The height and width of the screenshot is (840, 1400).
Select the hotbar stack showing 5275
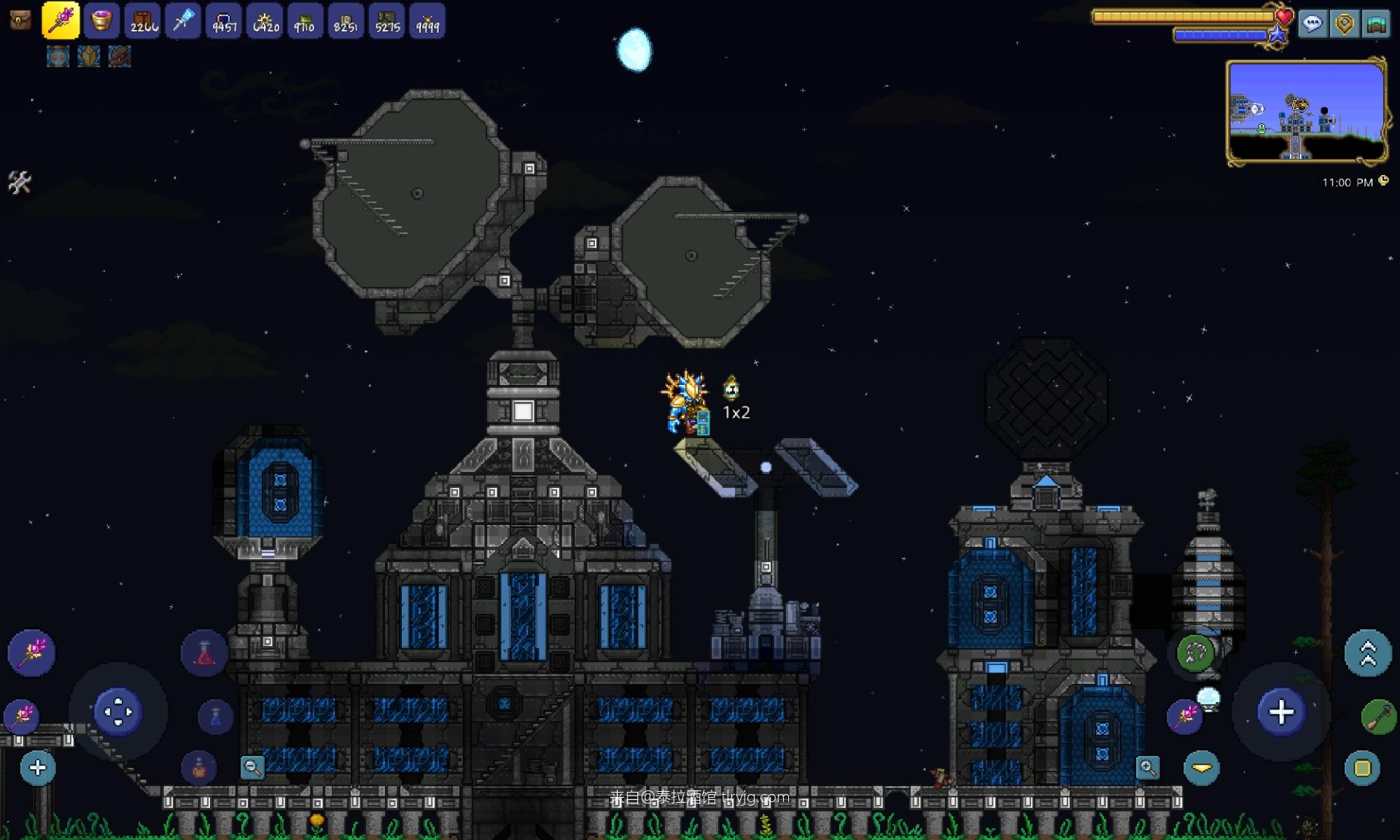[387, 20]
